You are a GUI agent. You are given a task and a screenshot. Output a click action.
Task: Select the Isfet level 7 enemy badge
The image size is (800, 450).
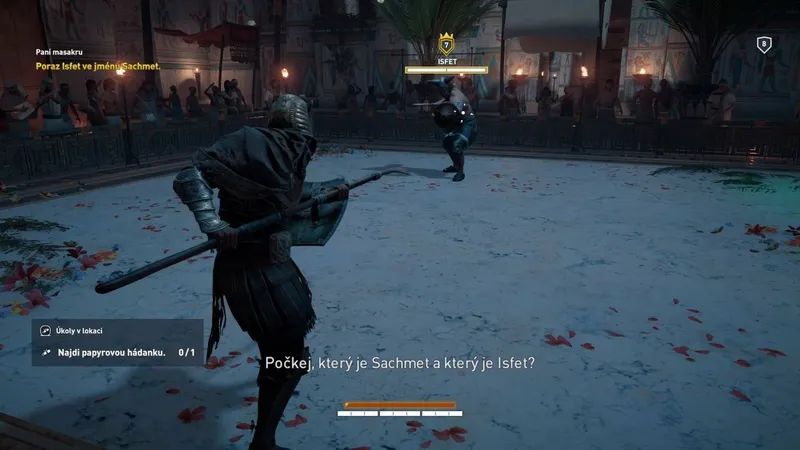point(446,43)
